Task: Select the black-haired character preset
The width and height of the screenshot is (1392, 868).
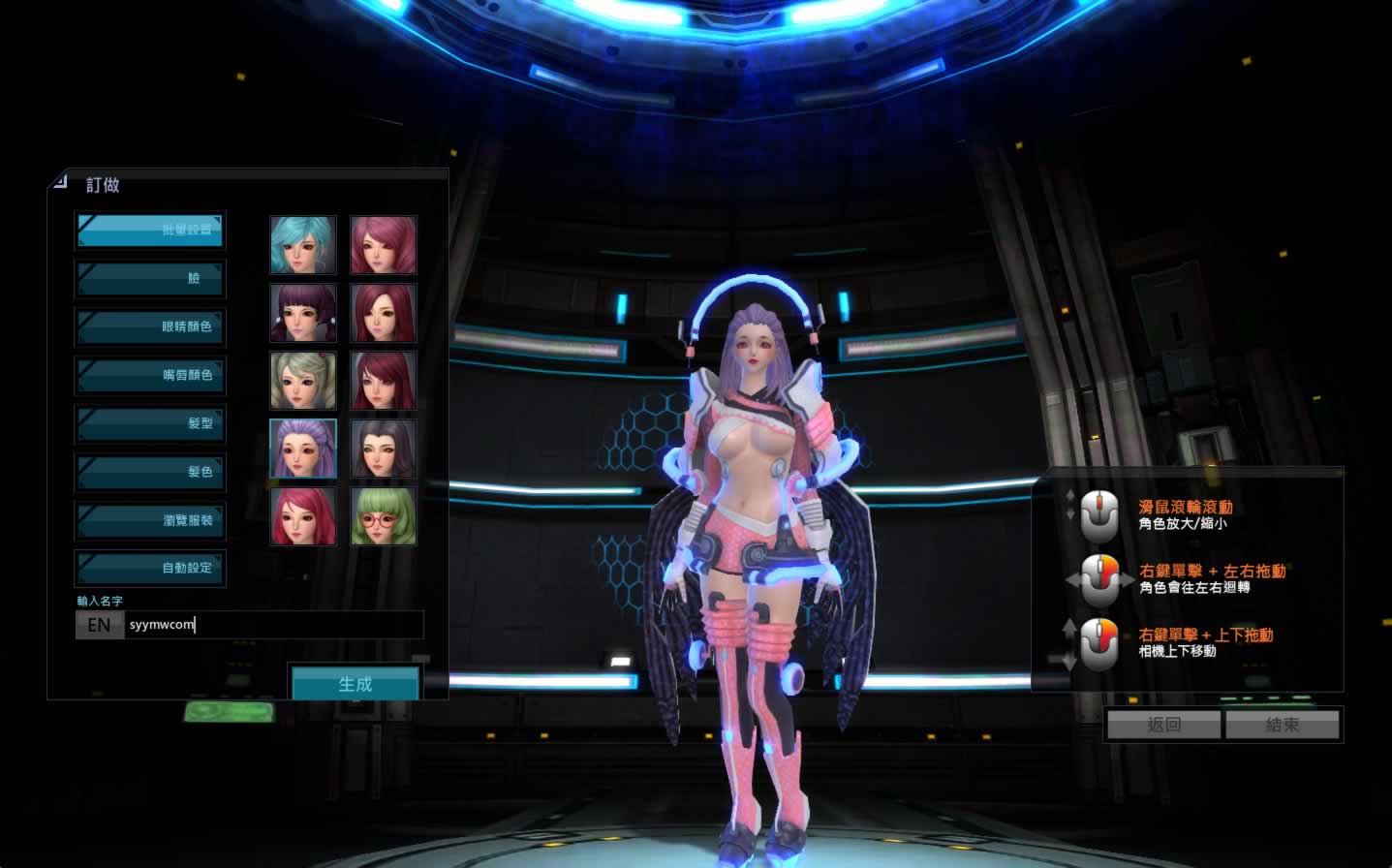Action: [384, 449]
